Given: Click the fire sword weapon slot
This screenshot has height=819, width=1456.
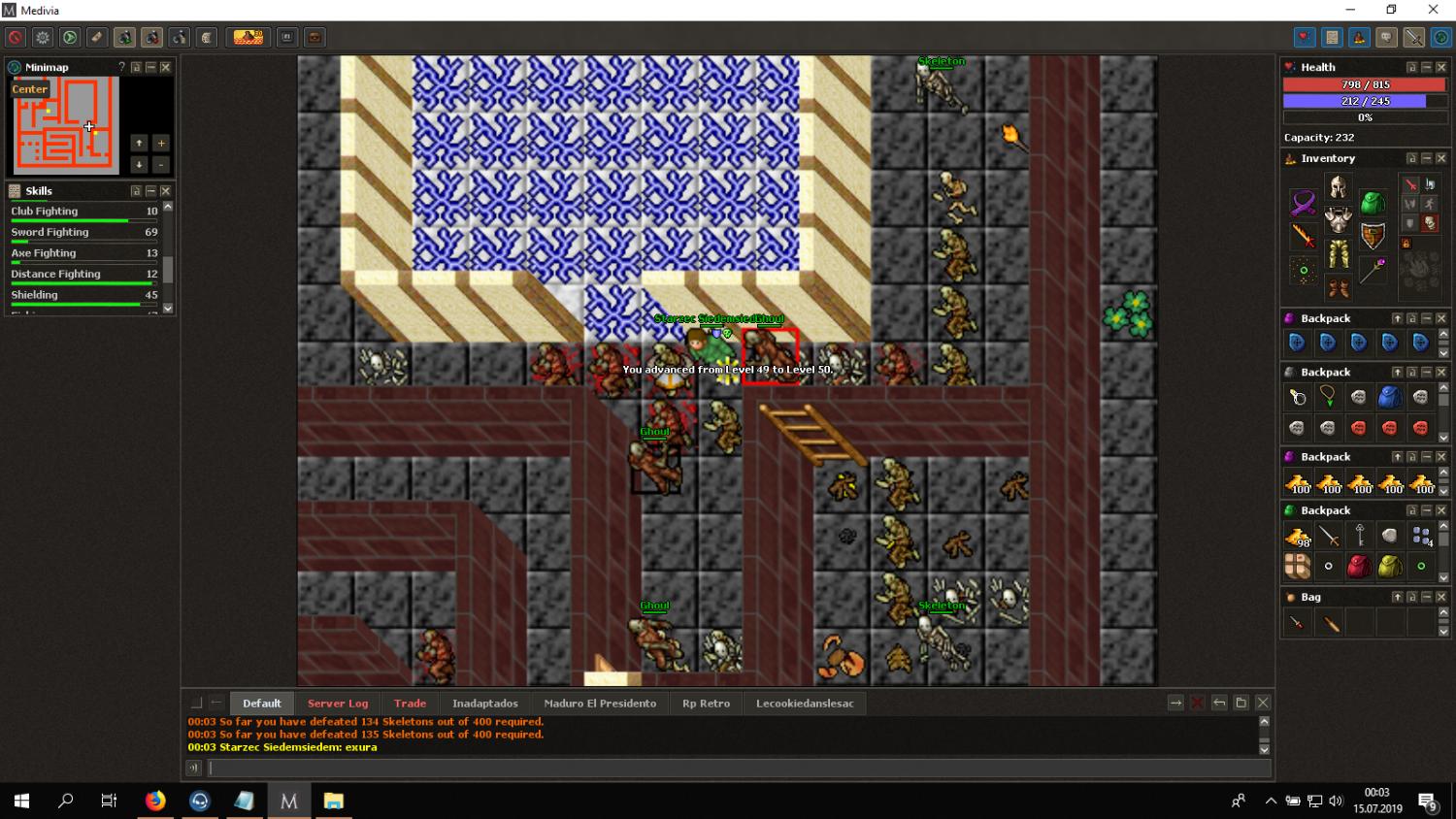Looking at the screenshot, I should 1303,236.
